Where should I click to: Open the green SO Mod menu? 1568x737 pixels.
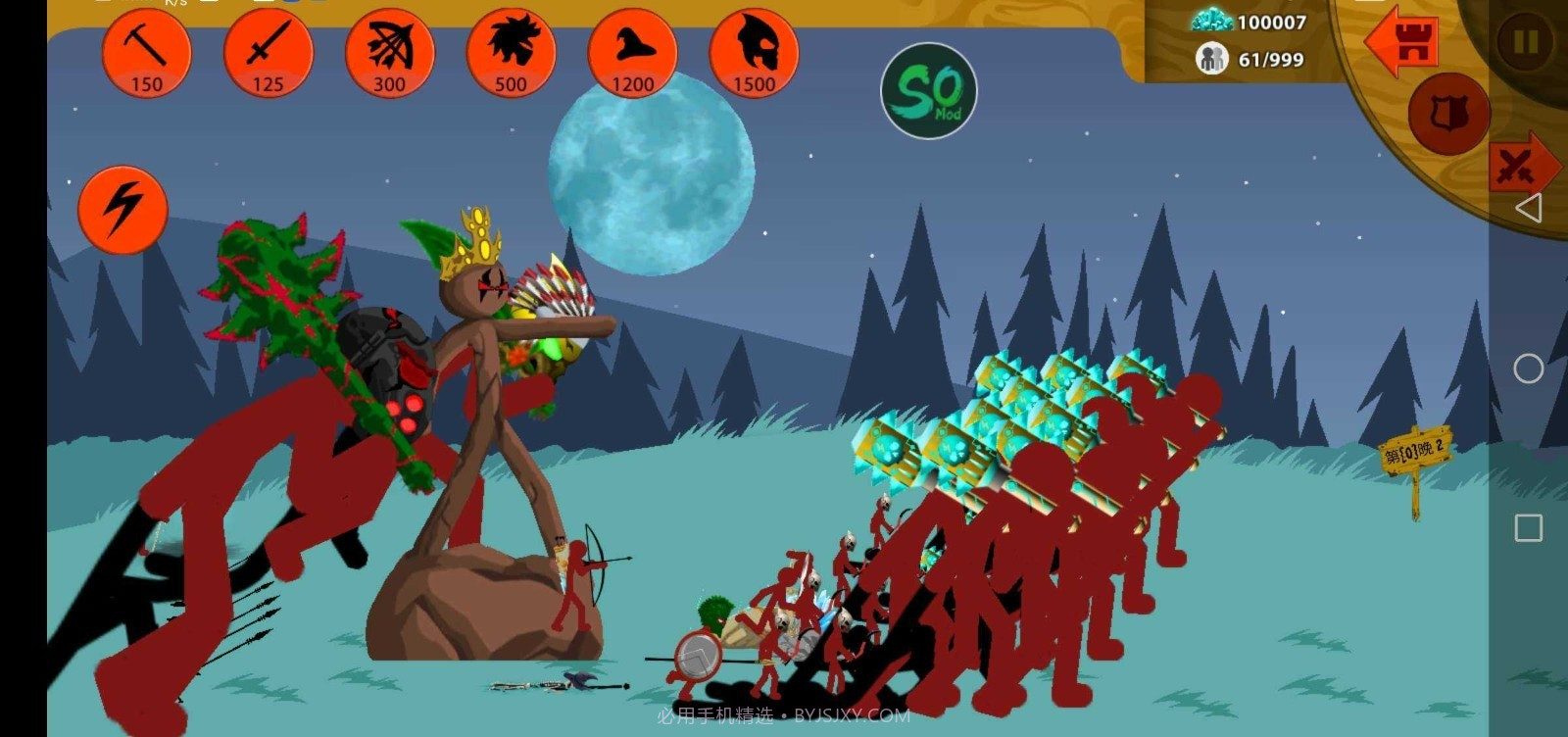tap(928, 91)
